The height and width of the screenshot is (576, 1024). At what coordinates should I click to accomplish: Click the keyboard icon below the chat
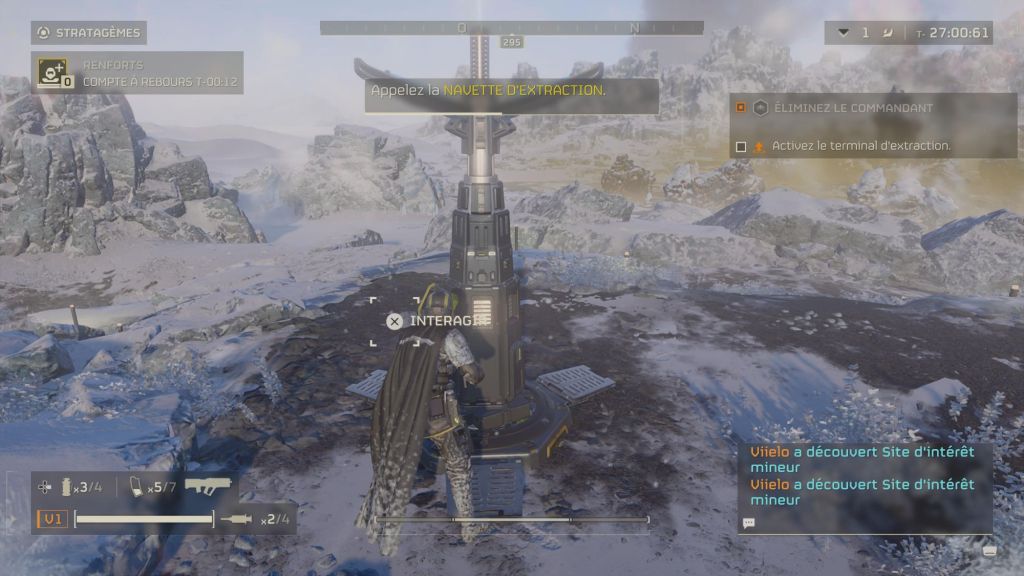990,546
